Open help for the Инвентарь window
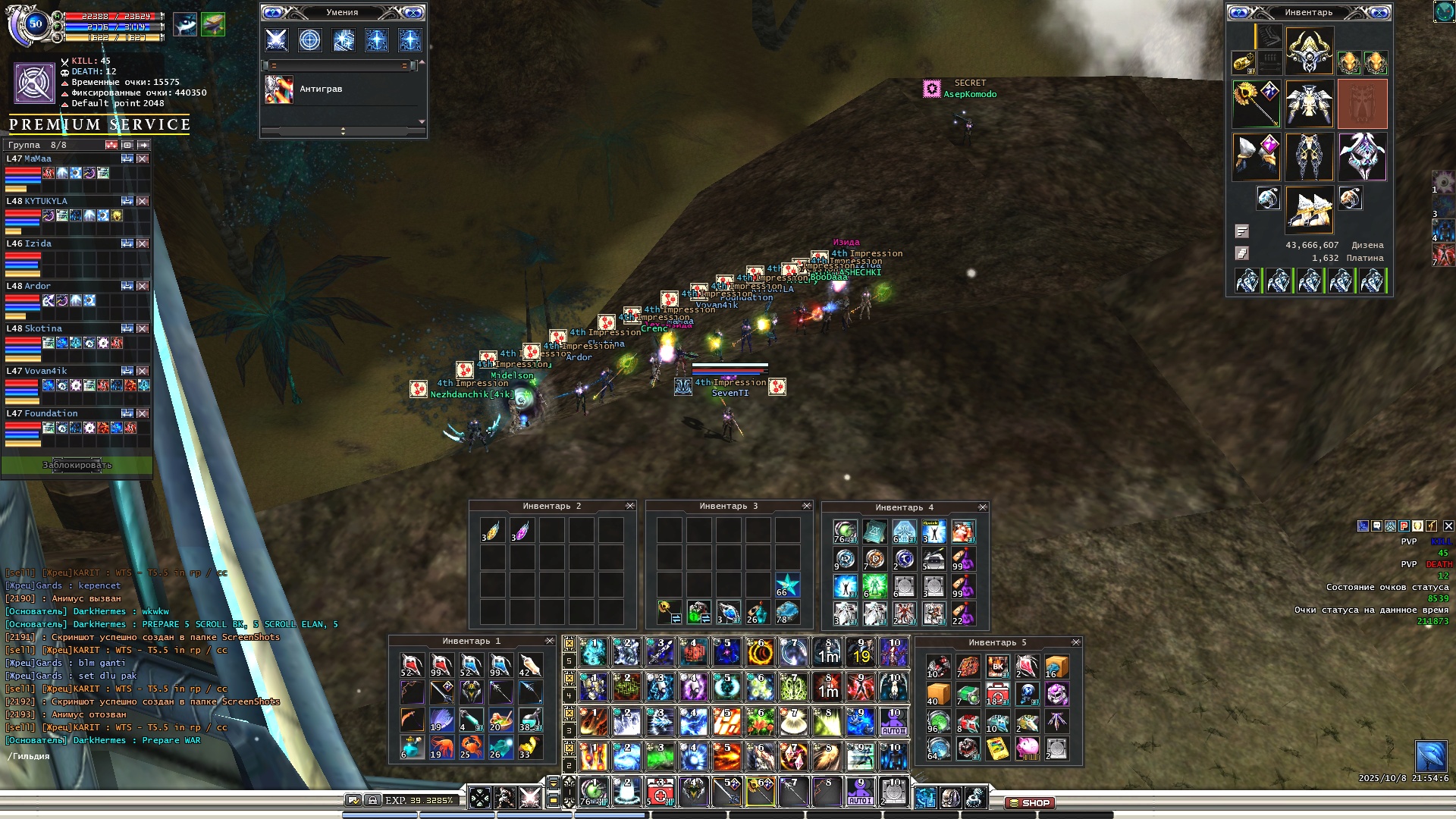This screenshot has width=1456, height=819. [x=1239, y=13]
